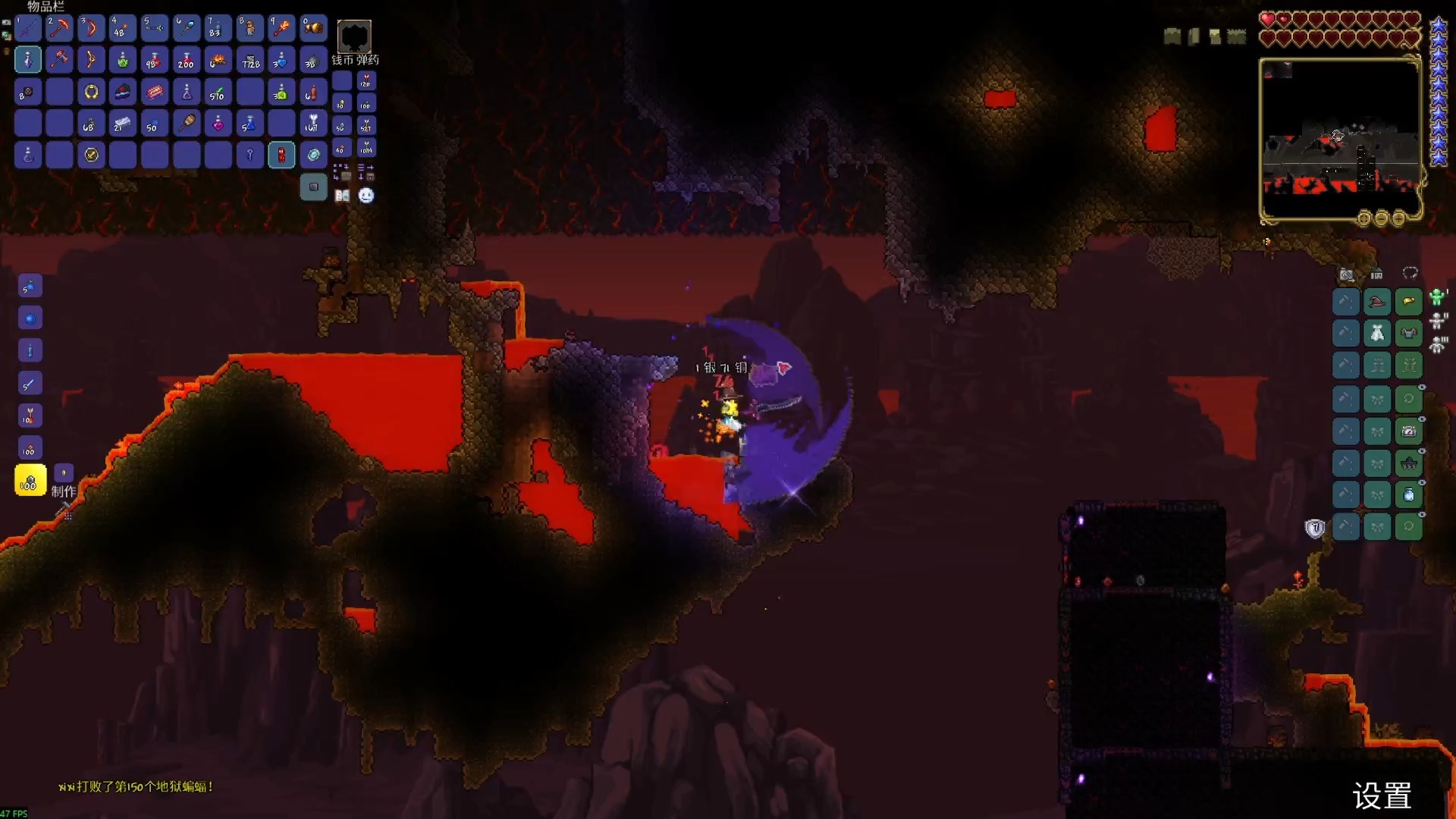Select the highlighted yellow crafting recipe slot

30,481
